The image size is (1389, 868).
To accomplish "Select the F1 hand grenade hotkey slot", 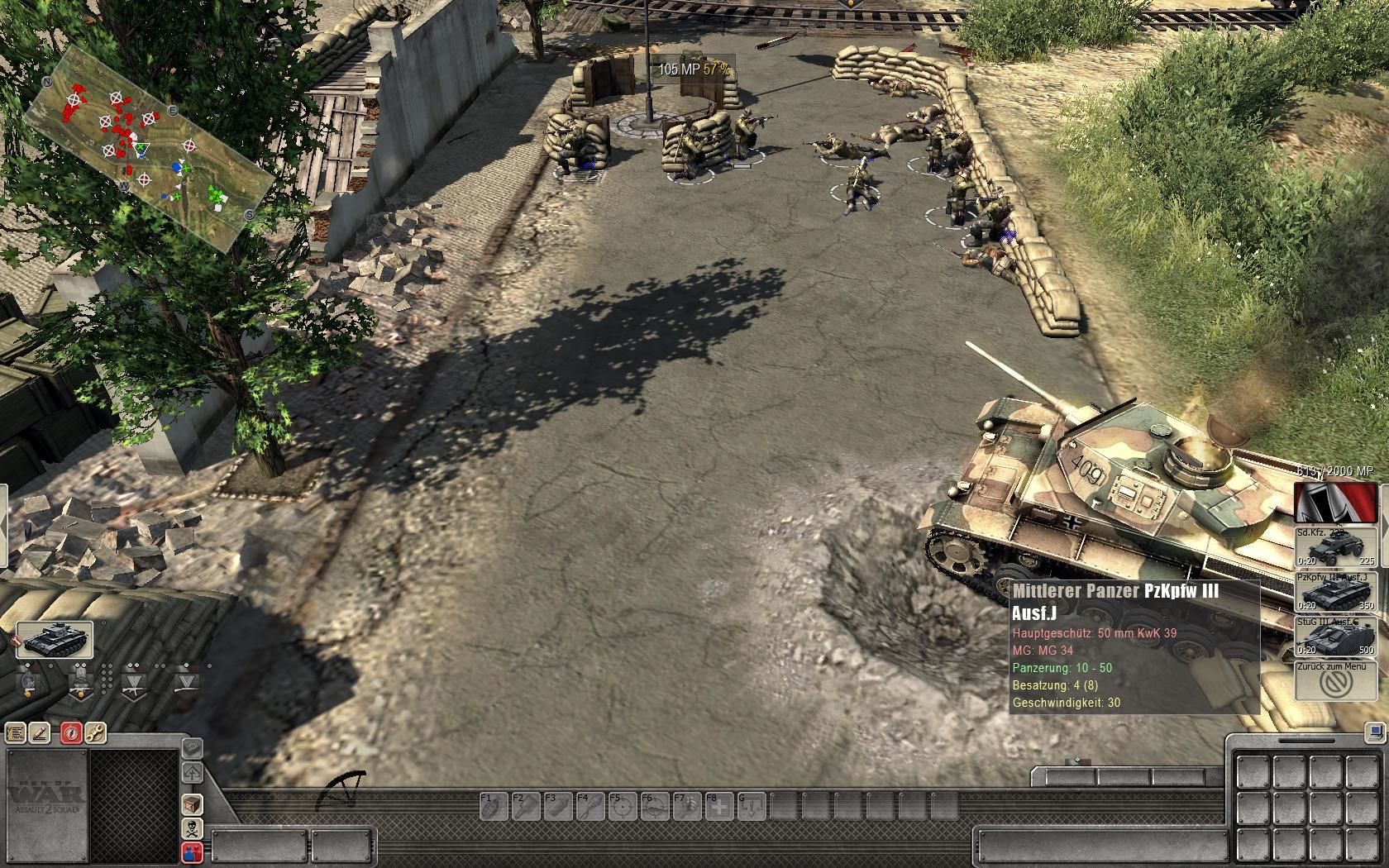I will [492, 806].
